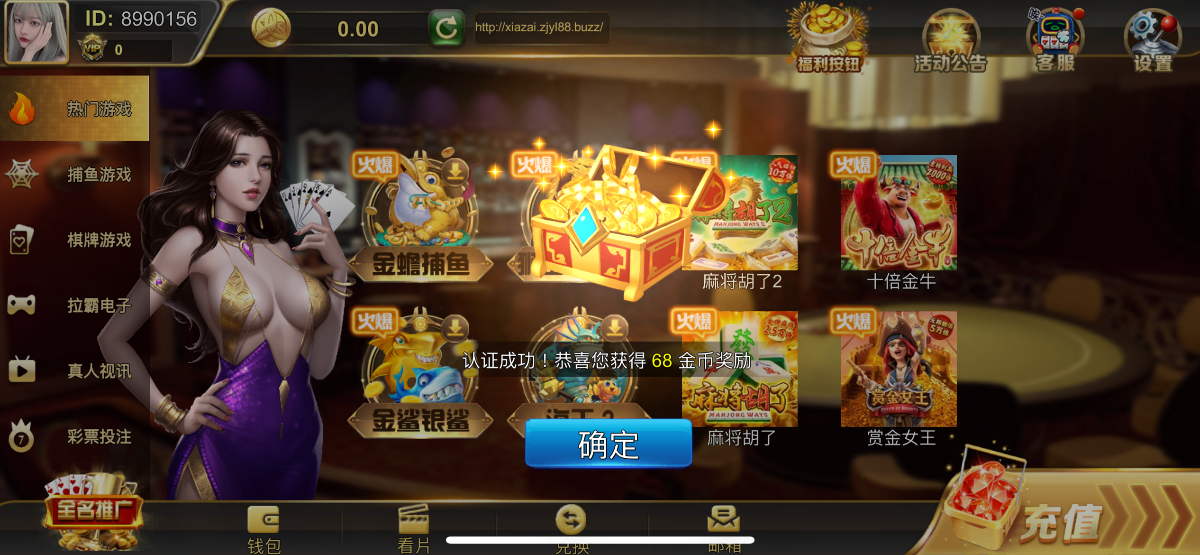Image resolution: width=1200 pixels, height=555 pixels.
Task: Open the 真人视讯 live category
Action: point(75,371)
